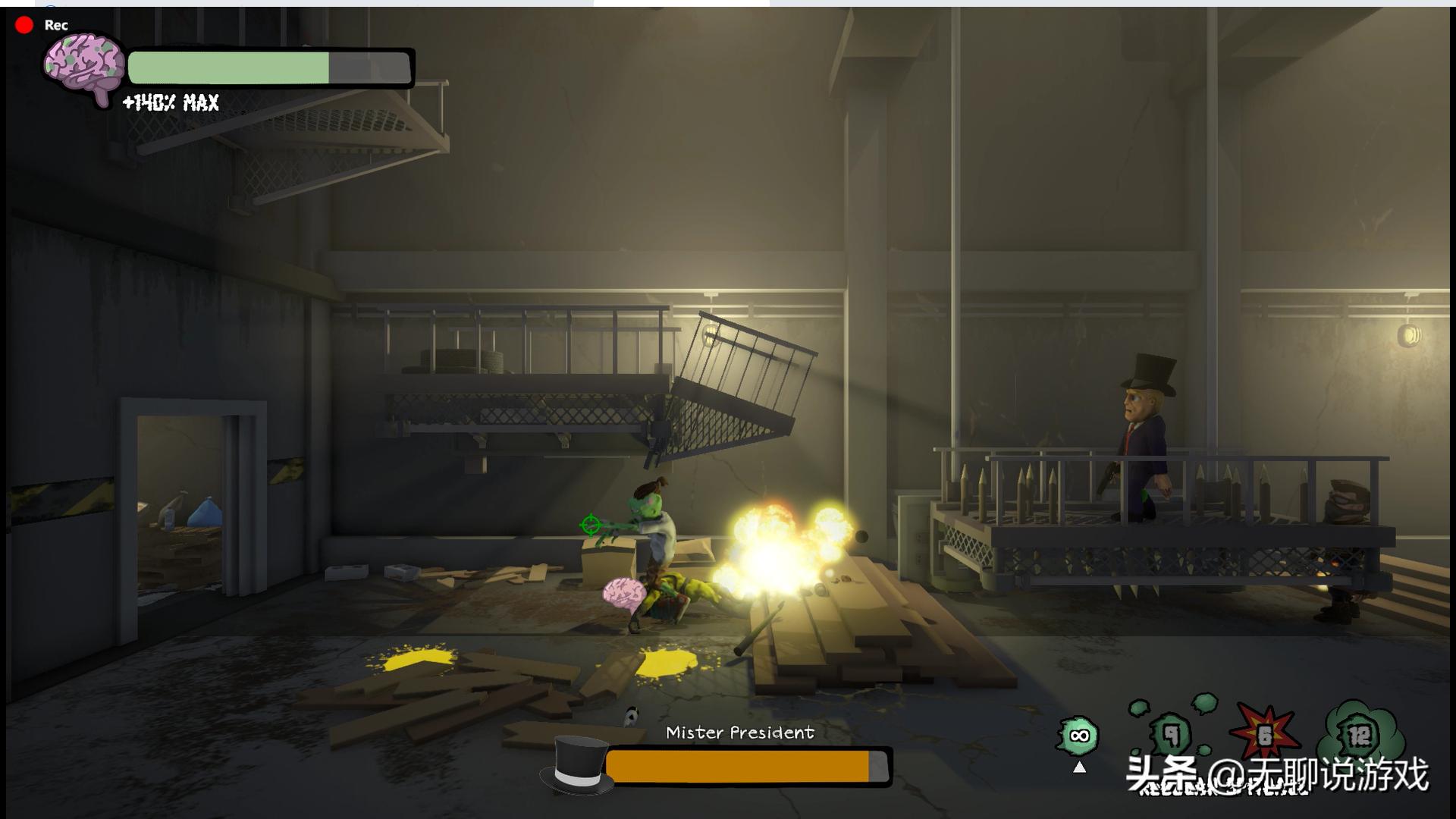Pick the green gas cloud attack
1456x819 pixels.
pos(1359,733)
